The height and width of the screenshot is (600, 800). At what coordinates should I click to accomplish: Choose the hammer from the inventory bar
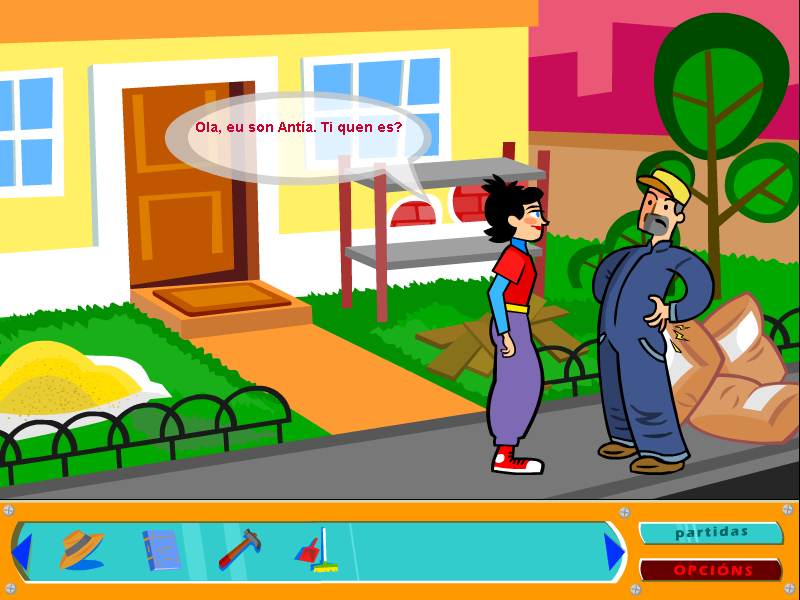point(240,548)
